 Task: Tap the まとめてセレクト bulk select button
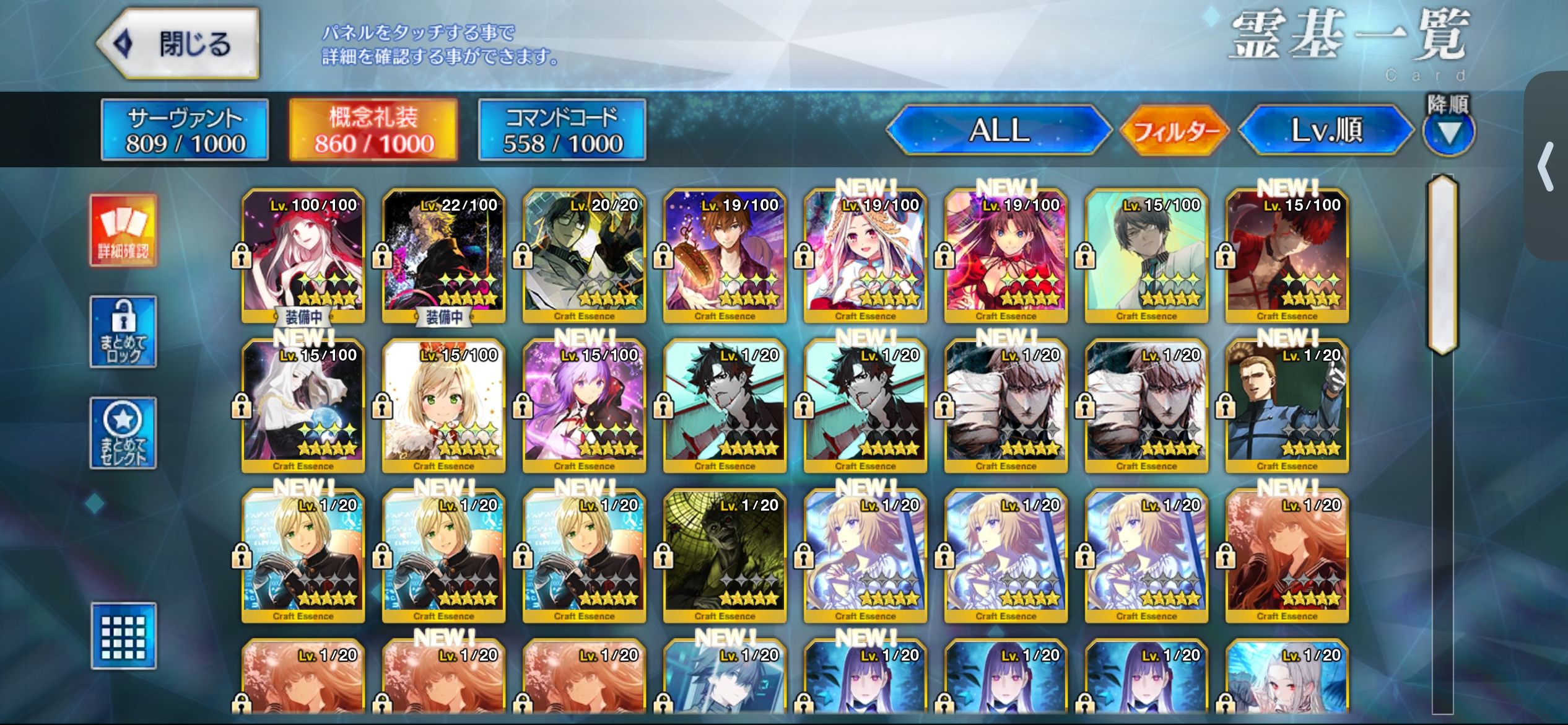click(123, 433)
